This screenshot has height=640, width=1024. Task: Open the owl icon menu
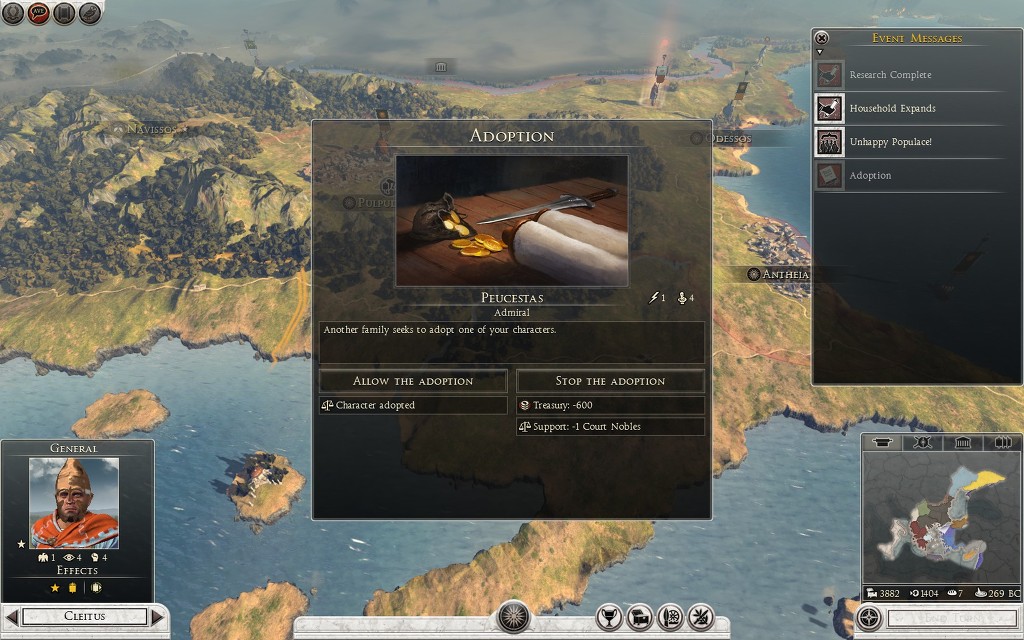(90, 14)
